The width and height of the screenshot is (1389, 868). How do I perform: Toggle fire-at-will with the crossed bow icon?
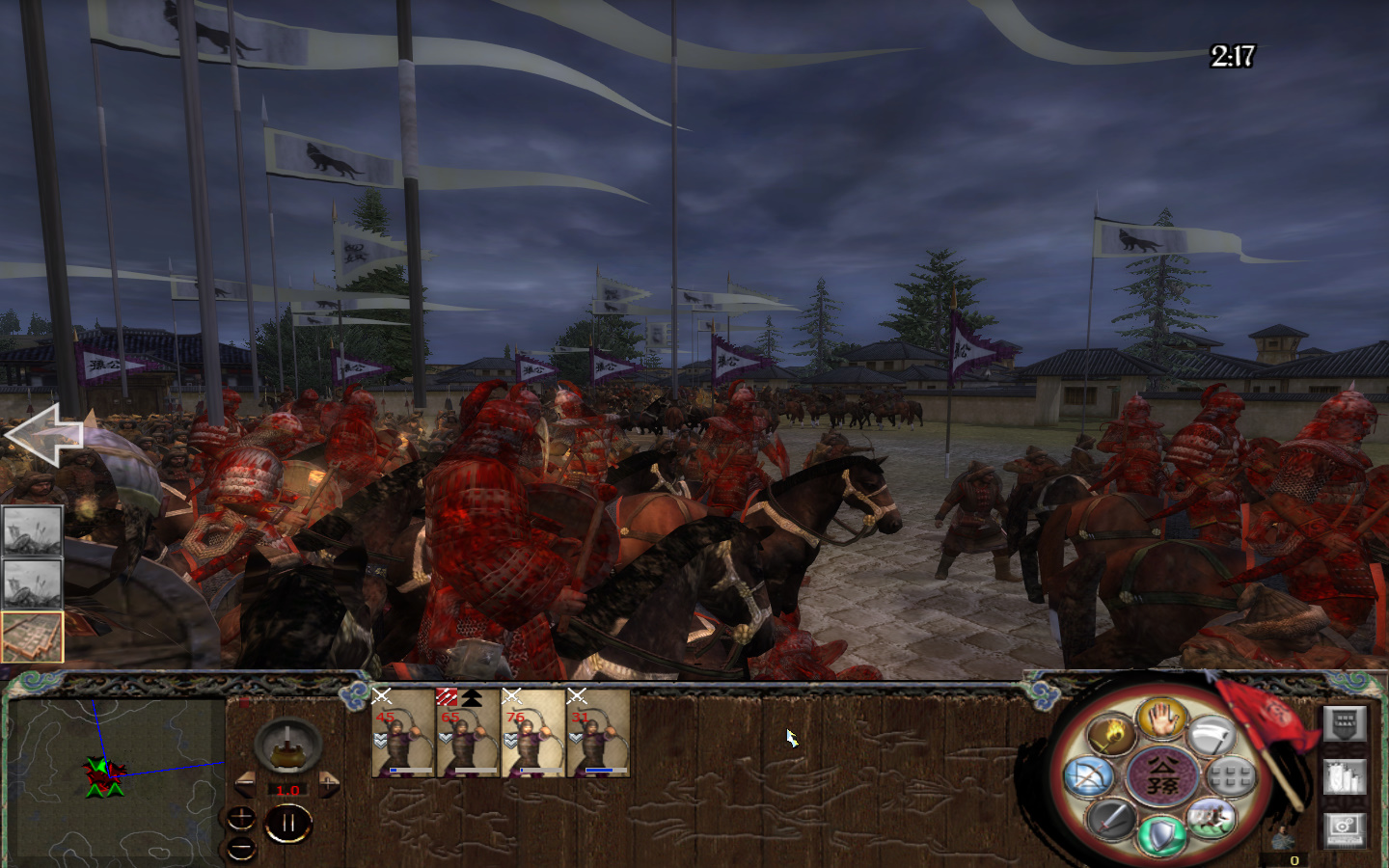tap(1087, 776)
